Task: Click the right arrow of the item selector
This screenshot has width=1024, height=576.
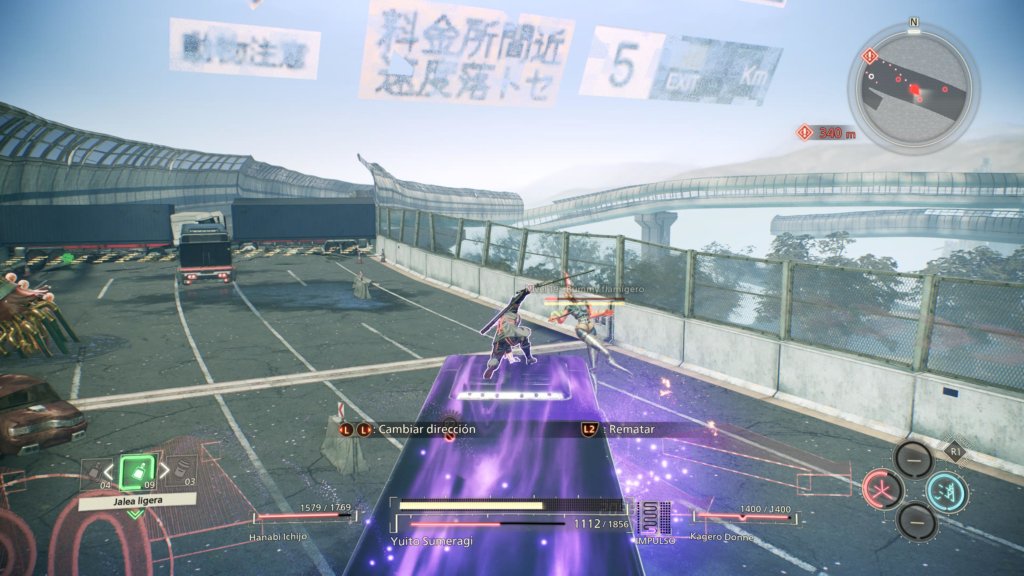Action: 163,471
